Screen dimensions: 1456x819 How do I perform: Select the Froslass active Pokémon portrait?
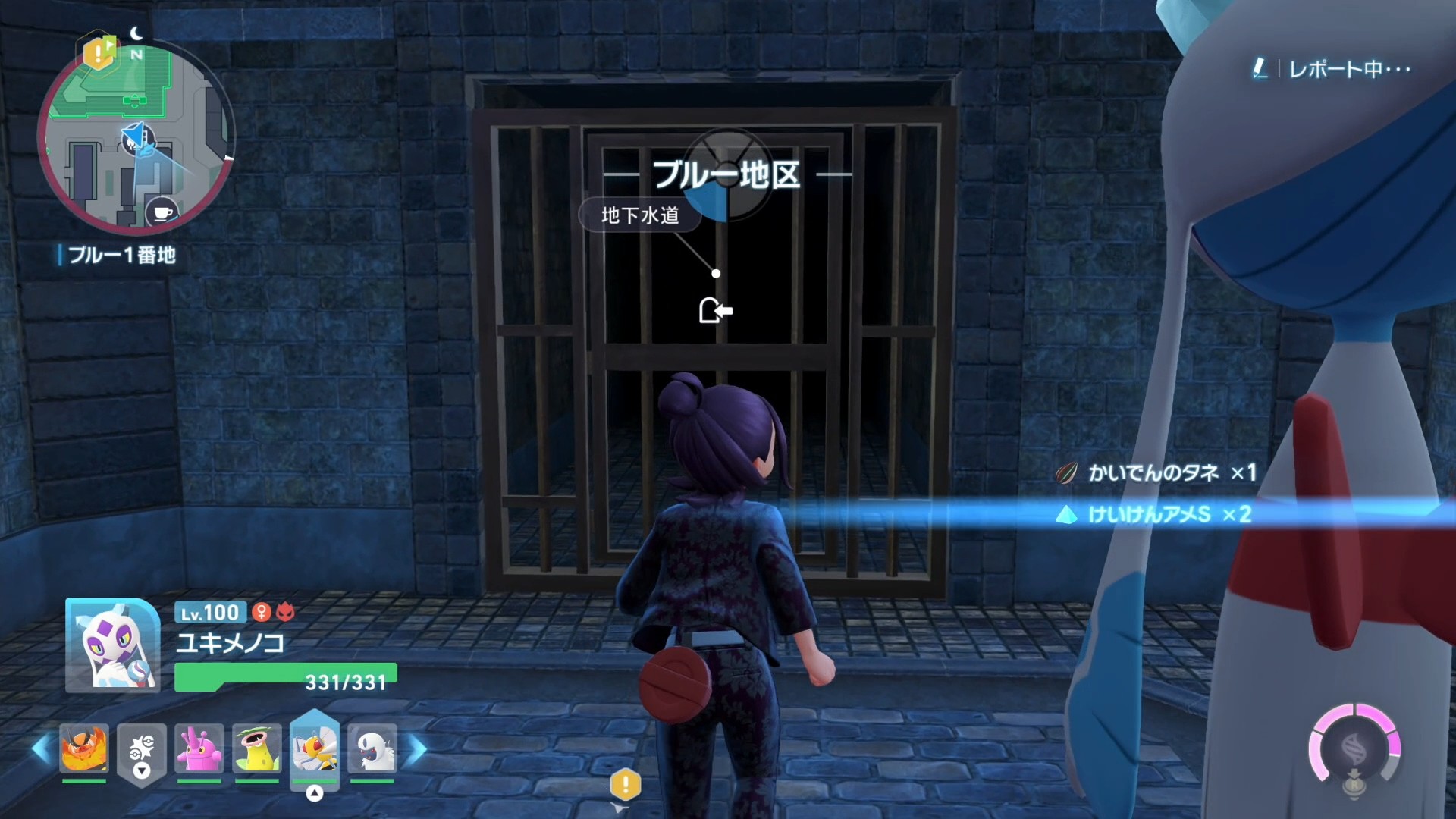click(113, 645)
